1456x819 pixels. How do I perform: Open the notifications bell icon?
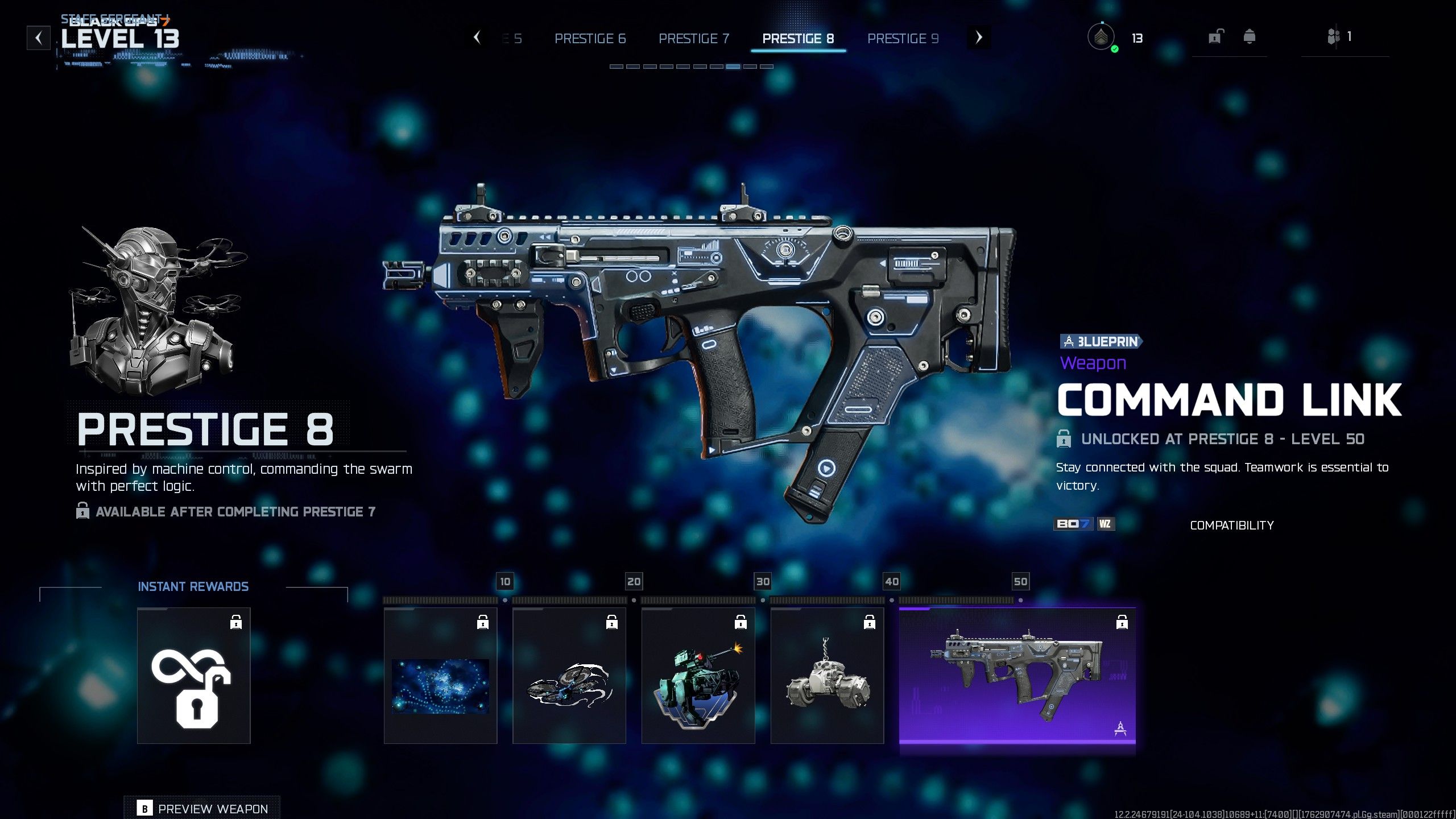point(1250,38)
